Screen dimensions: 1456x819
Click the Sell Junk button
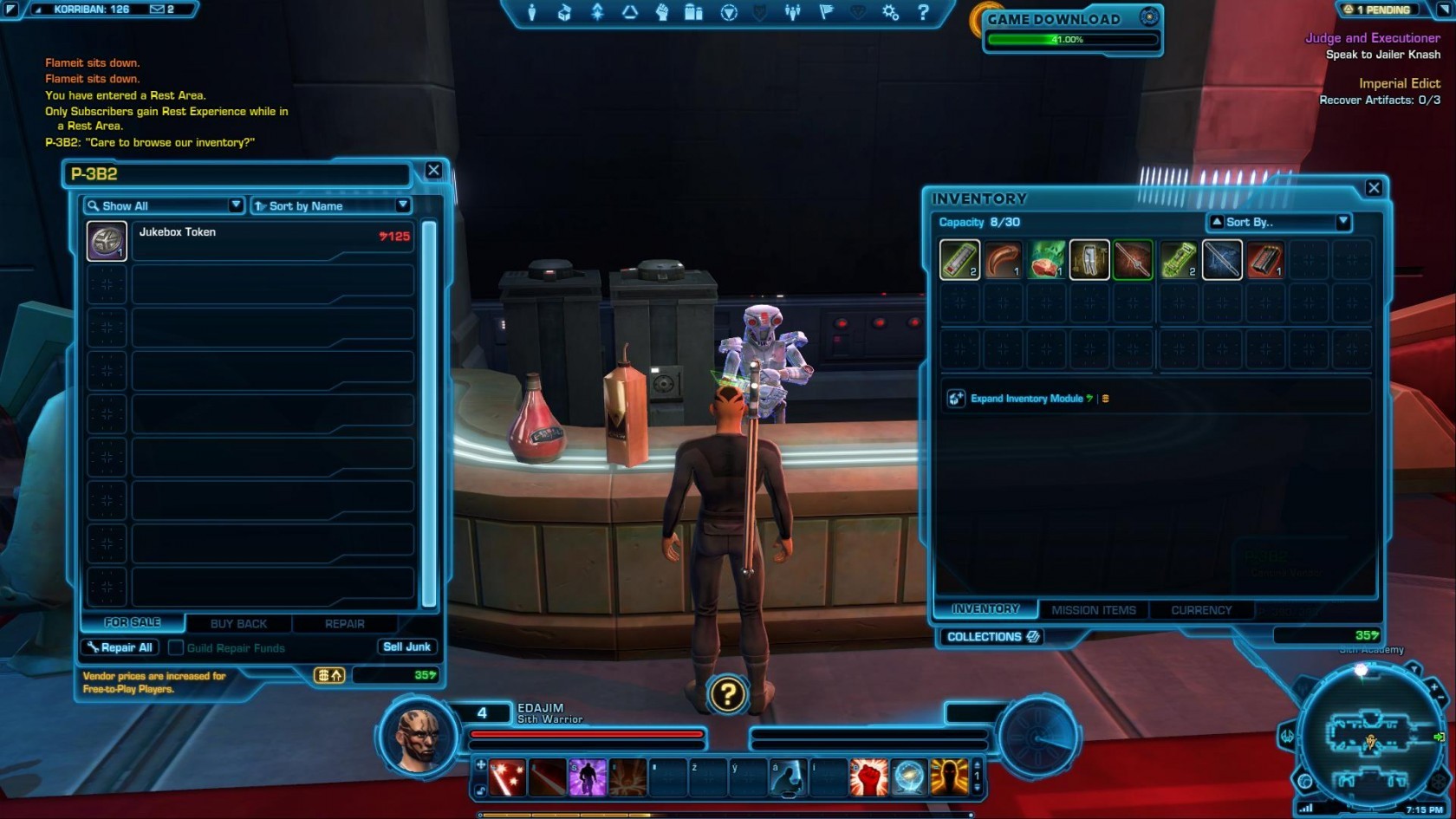(406, 647)
